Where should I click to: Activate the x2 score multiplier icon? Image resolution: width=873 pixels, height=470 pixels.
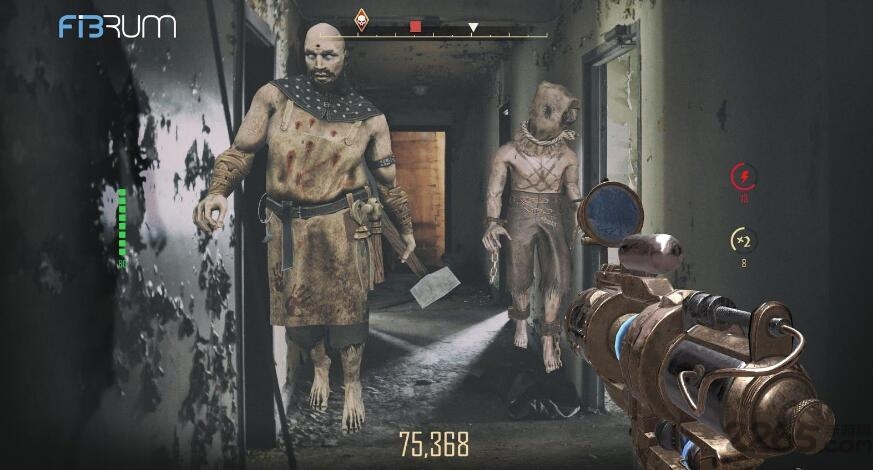click(x=742, y=240)
